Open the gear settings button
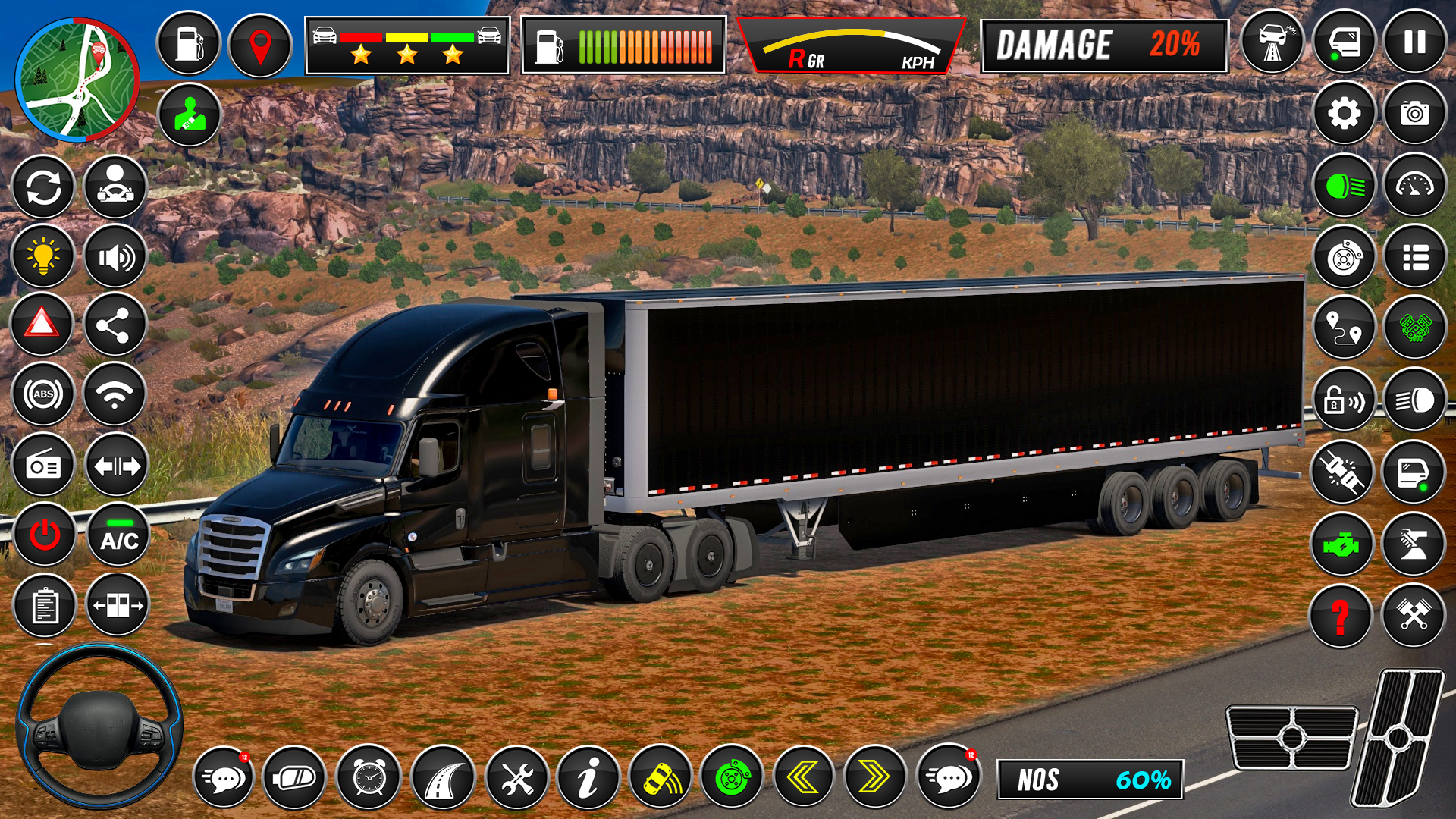The width and height of the screenshot is (1456, 819). (x=1344, y=115)
